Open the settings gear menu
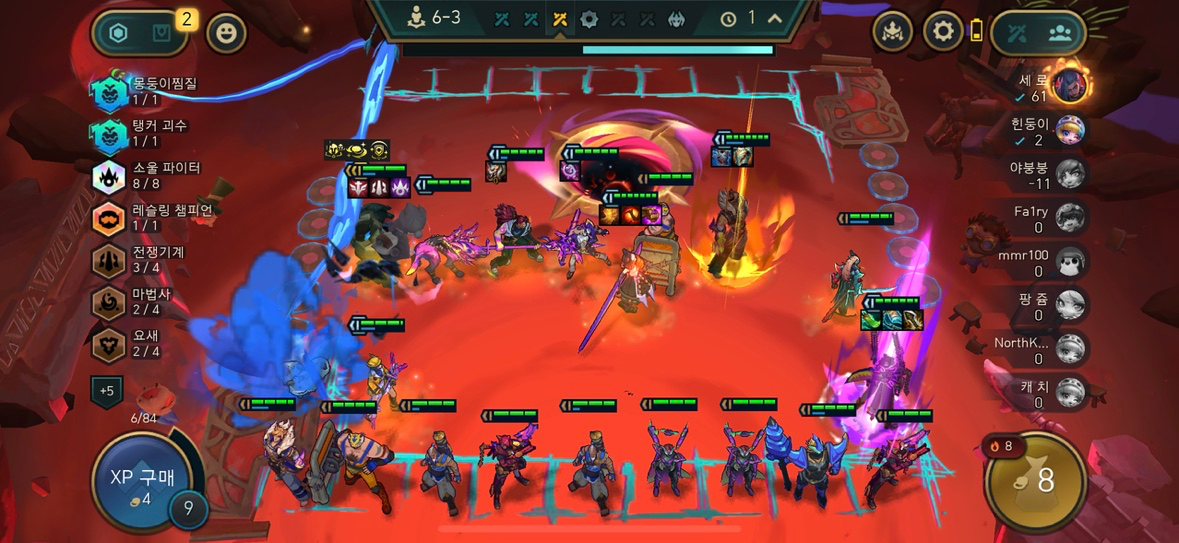The width and height of the screenshot is (1179, 543). pyautogui.click(x=942, y=32)
